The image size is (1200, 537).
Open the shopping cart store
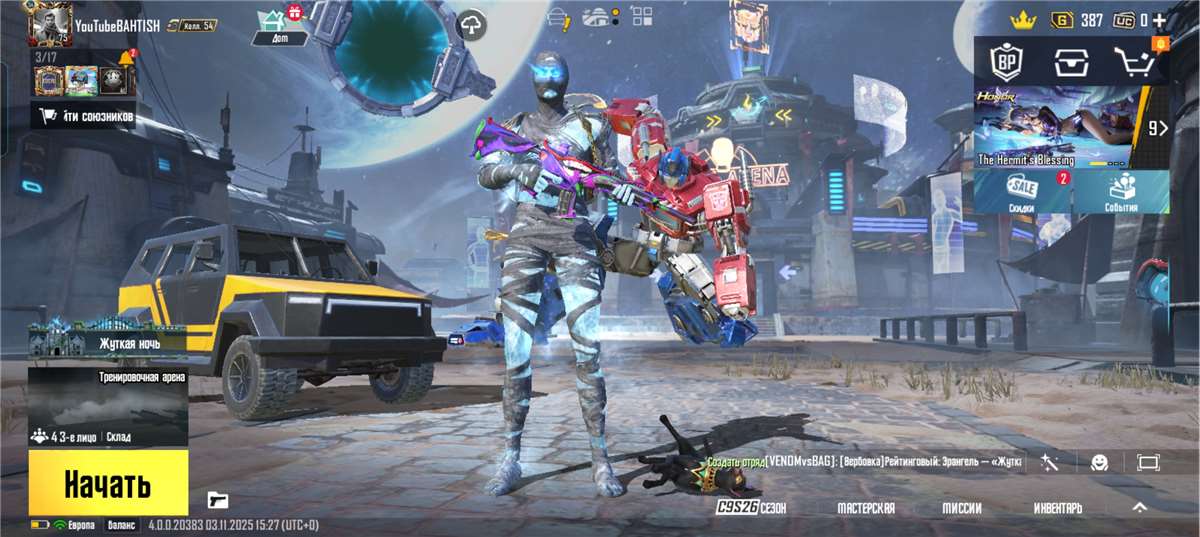[x=1134, y=63]
